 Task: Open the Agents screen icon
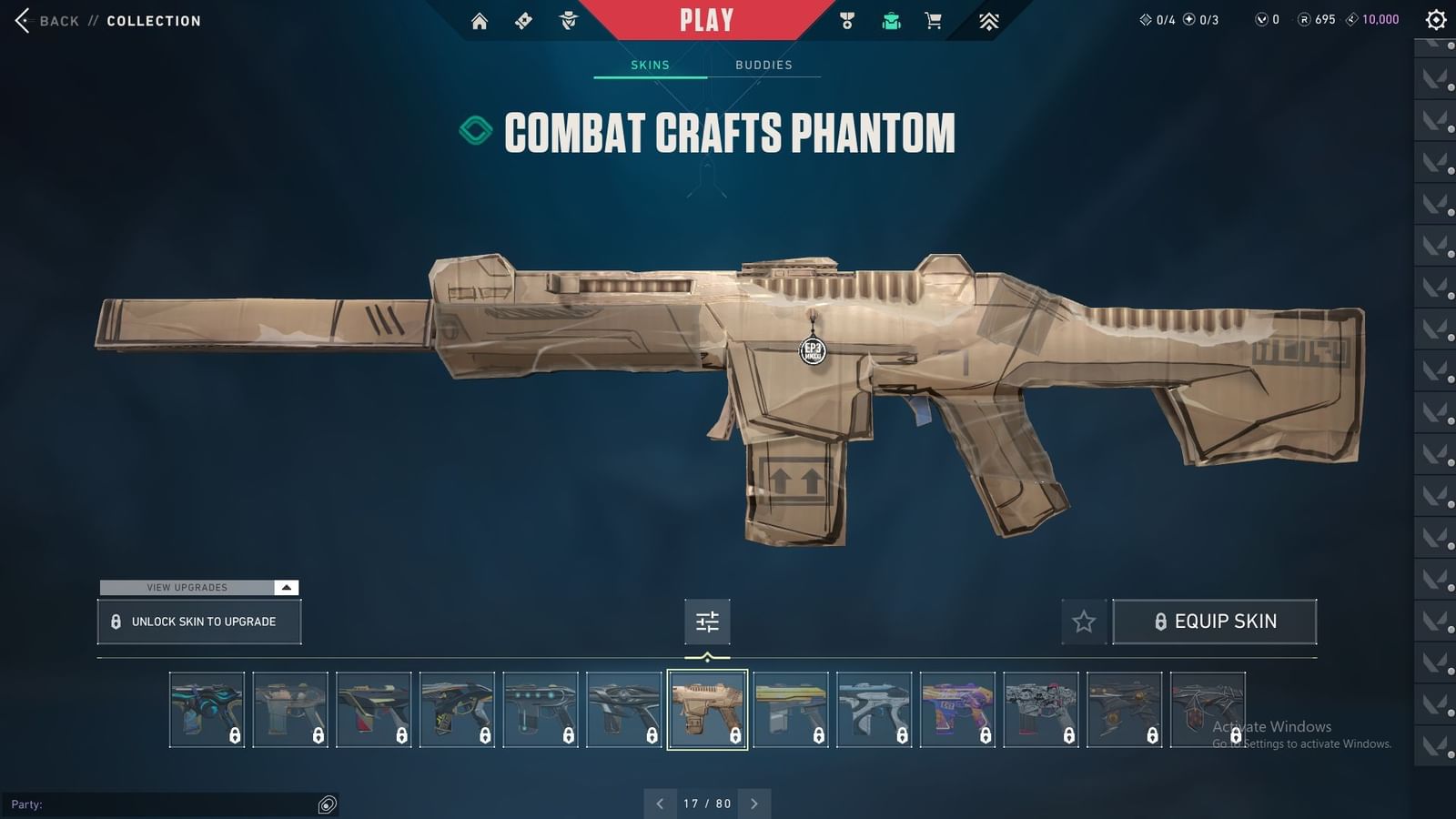569,19
